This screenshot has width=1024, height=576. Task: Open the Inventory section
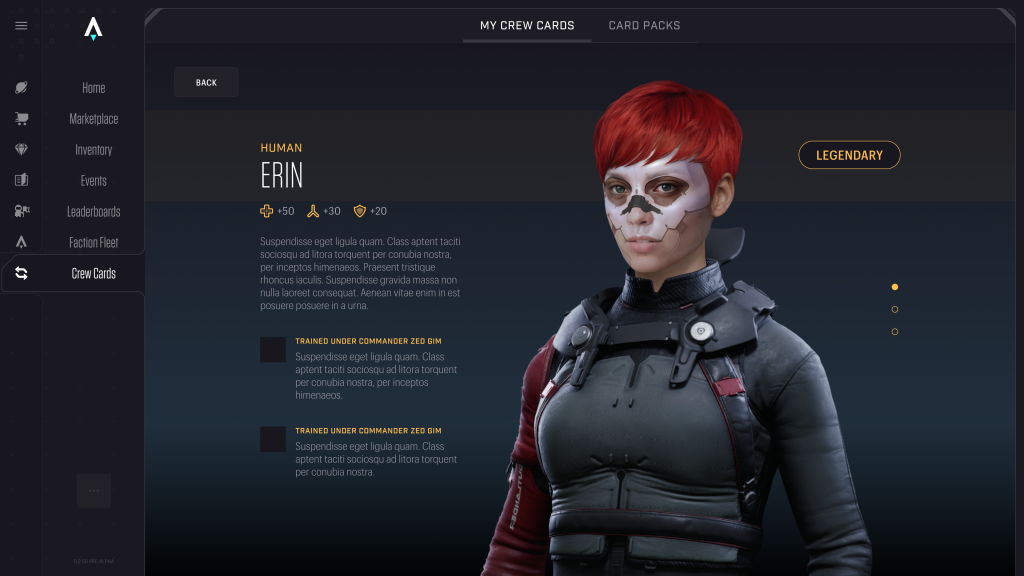coord(93,150)
